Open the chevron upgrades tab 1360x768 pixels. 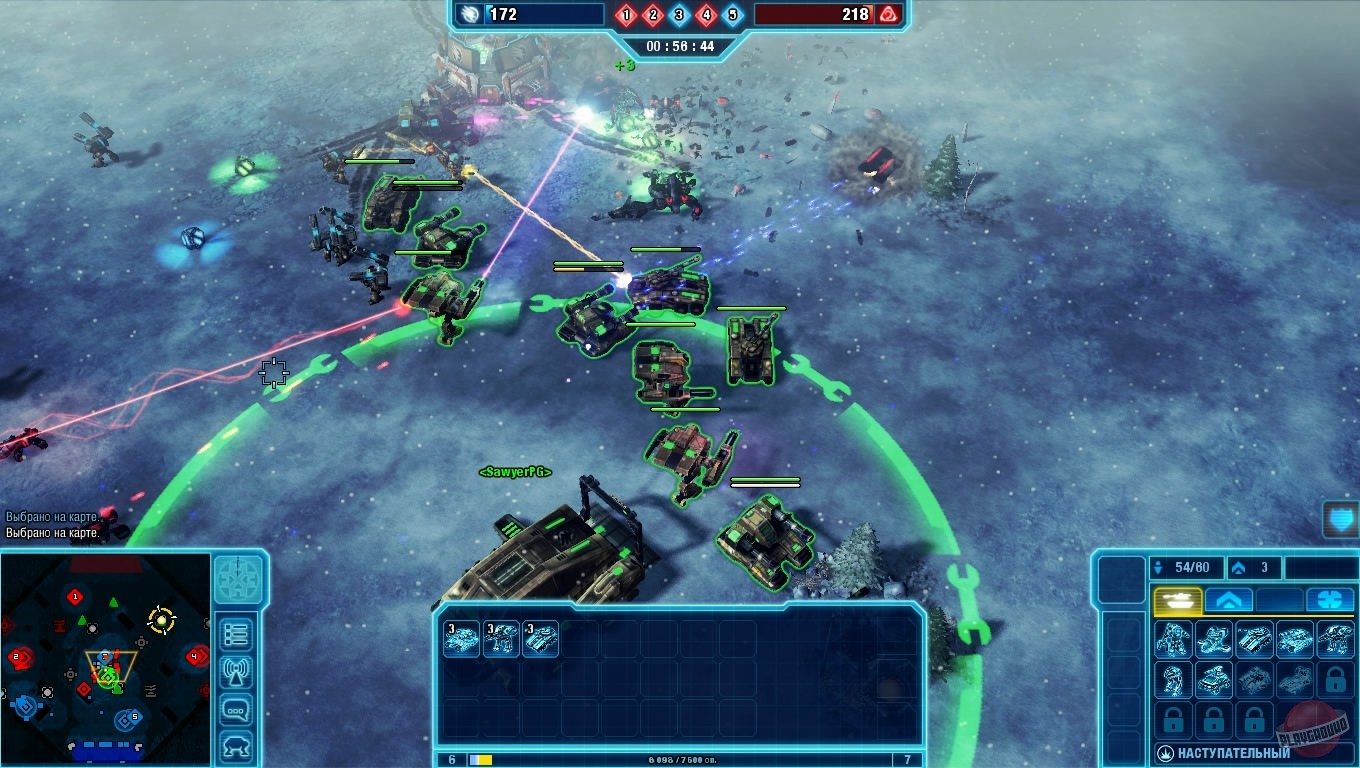pos(1229,600)
